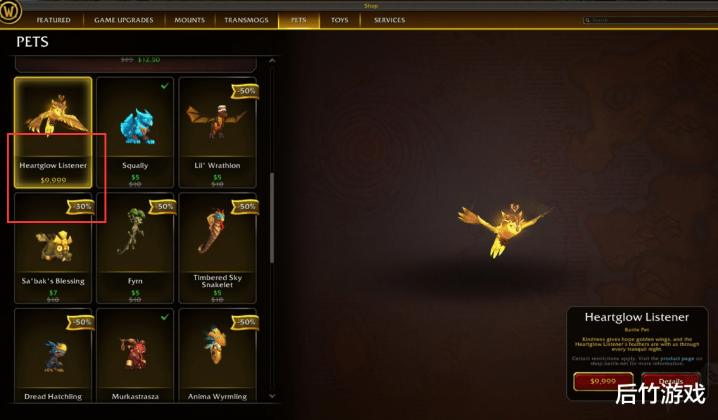Select the Anima Wyrmling pet card
718x420 pixels.
(x=217, y=358)
